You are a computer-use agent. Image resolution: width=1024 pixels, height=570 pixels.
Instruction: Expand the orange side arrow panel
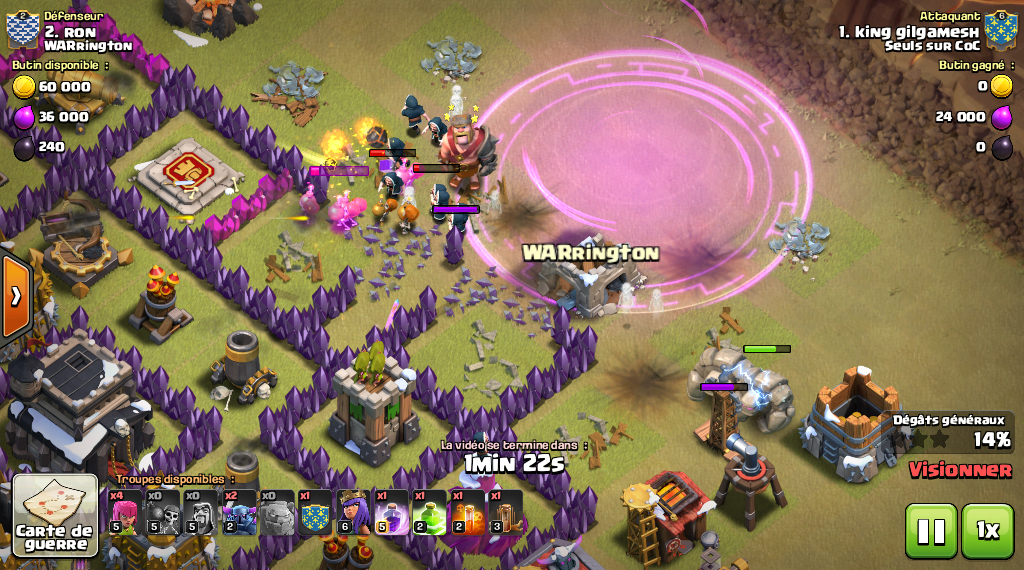pyautogui.click(x=16, y=296)
